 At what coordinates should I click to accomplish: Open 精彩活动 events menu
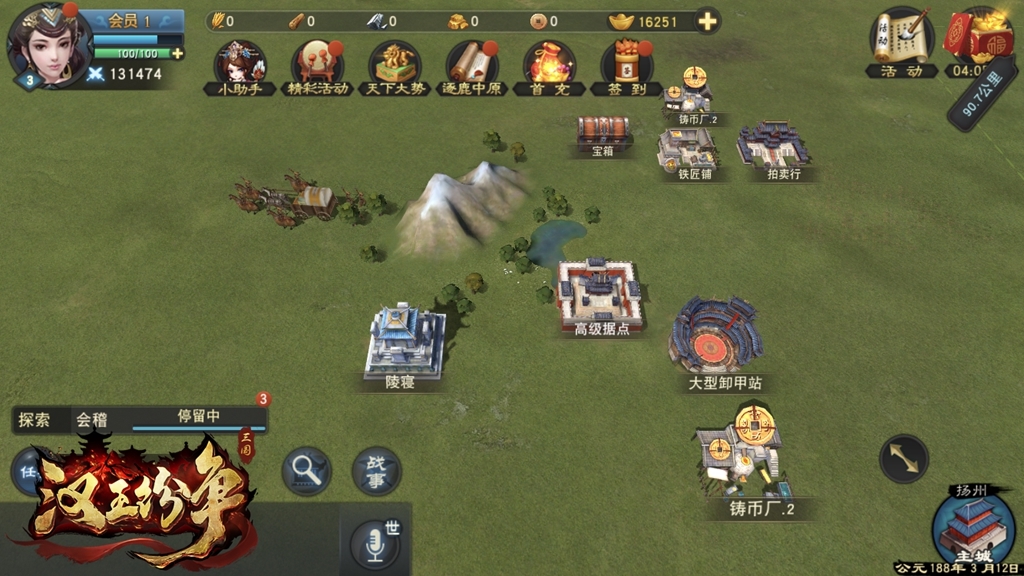pyautogui.click(x=317, y=66)
